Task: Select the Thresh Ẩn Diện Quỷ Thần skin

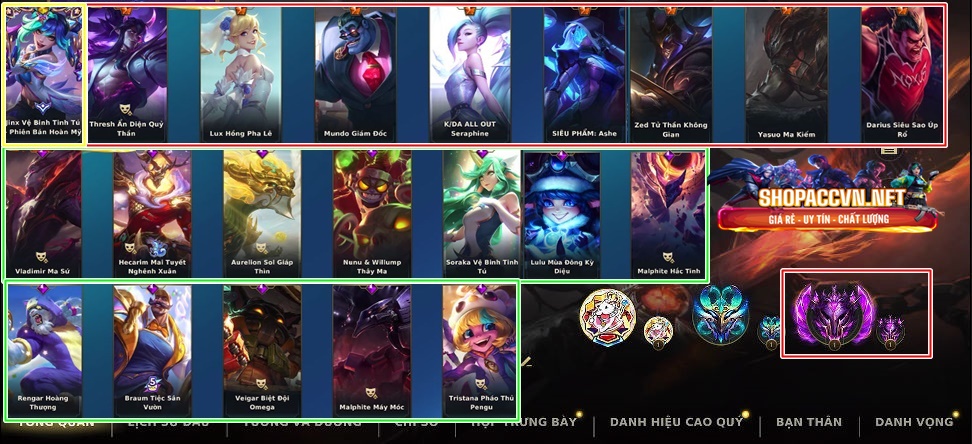Action: point(126,75)
